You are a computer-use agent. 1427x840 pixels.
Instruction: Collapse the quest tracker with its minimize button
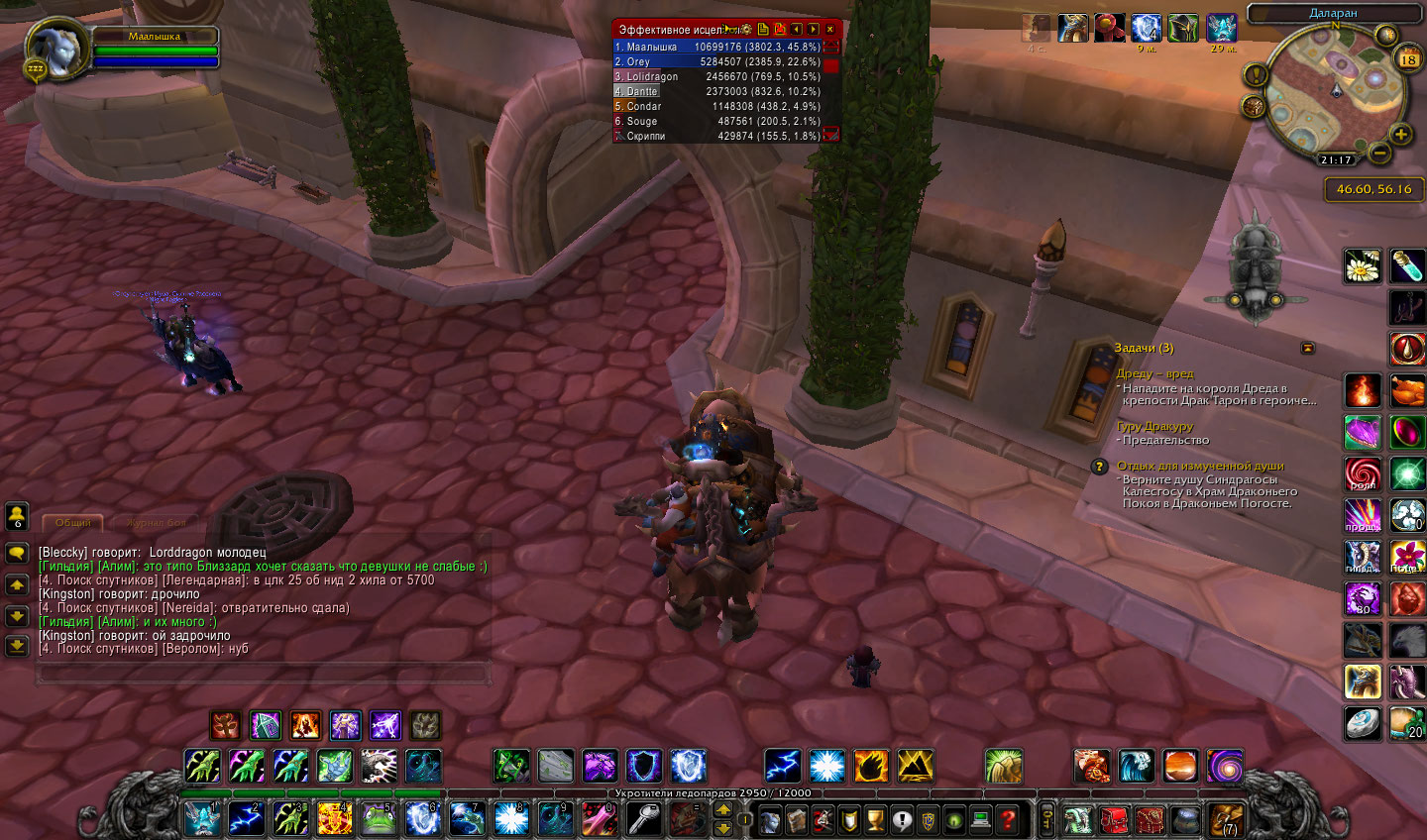click(1307, 348)
